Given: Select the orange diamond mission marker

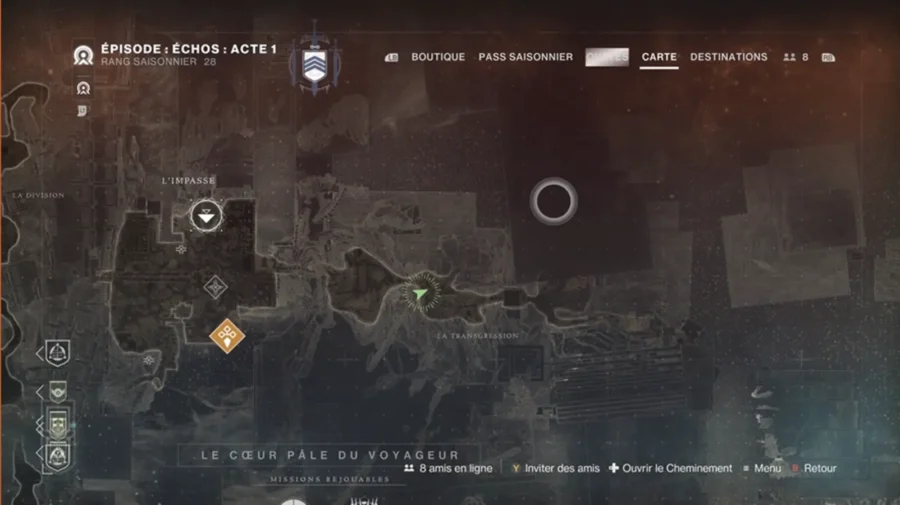Looking at the screenshot, I should click(228, 335).
